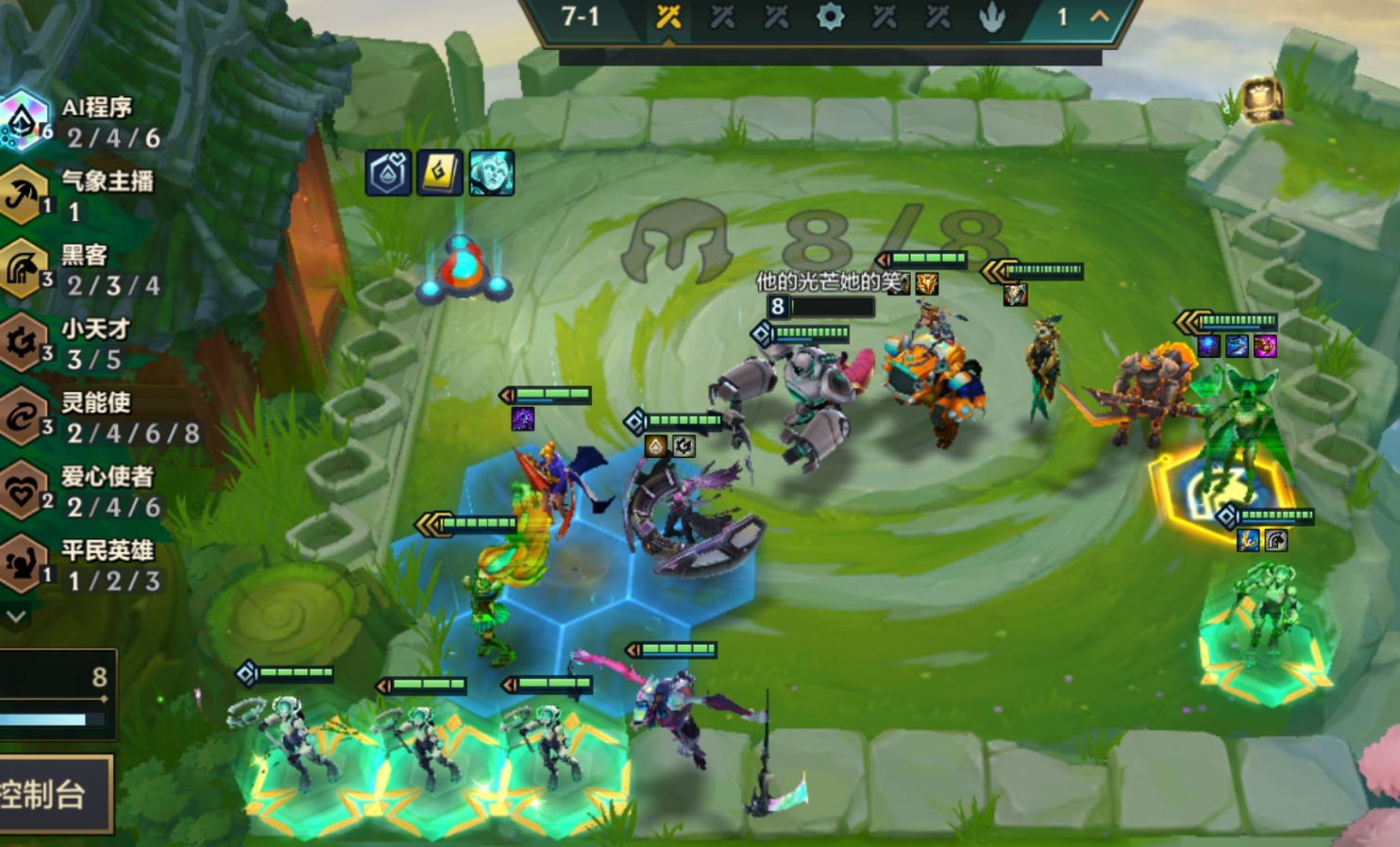Screen dimensions: 1400x847
Task: Click the gear-shaped round icon in stage tracker
Action: click(x=830, y=17)
